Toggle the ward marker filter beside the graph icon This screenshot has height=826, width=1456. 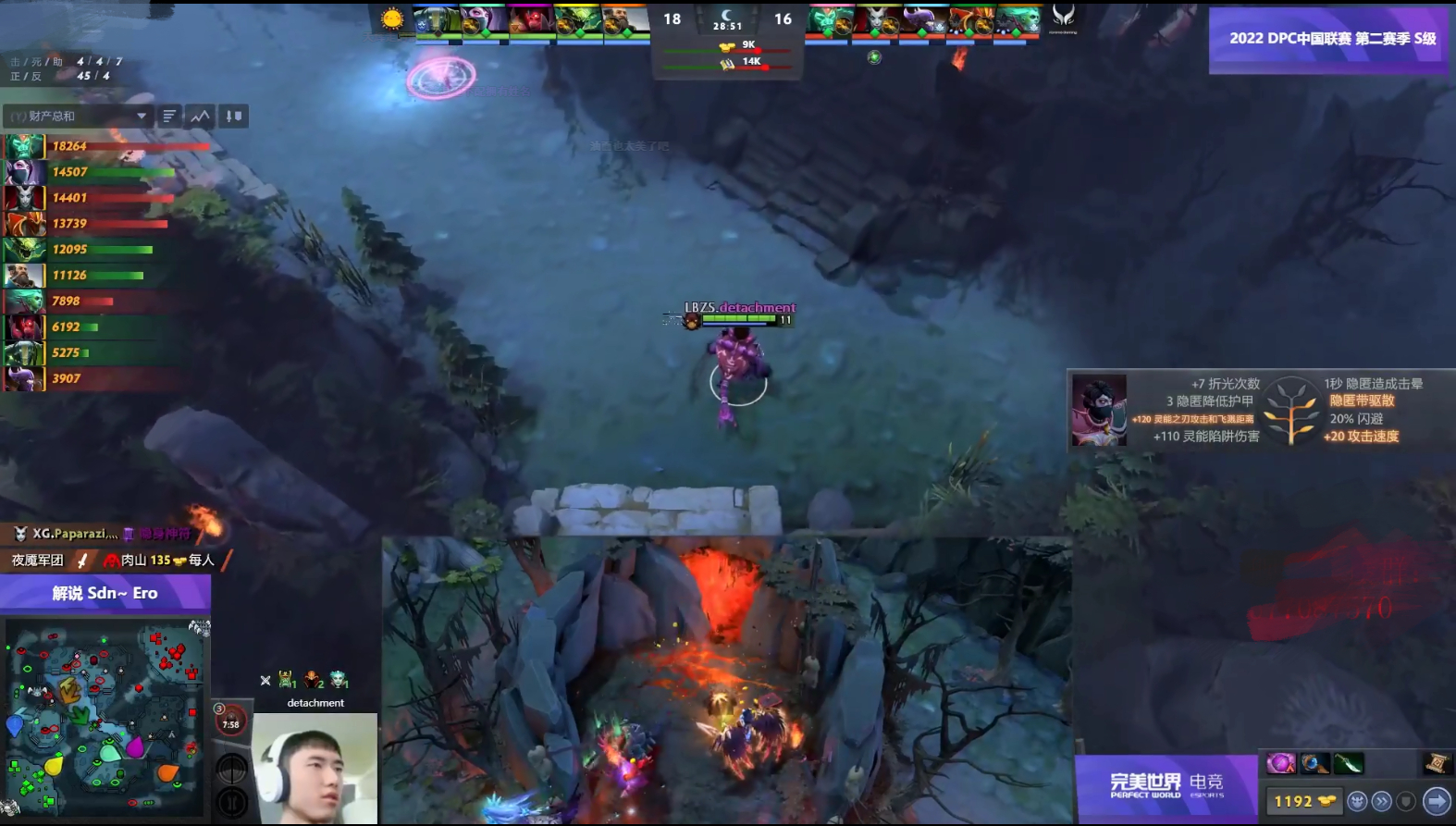[231, 116]
